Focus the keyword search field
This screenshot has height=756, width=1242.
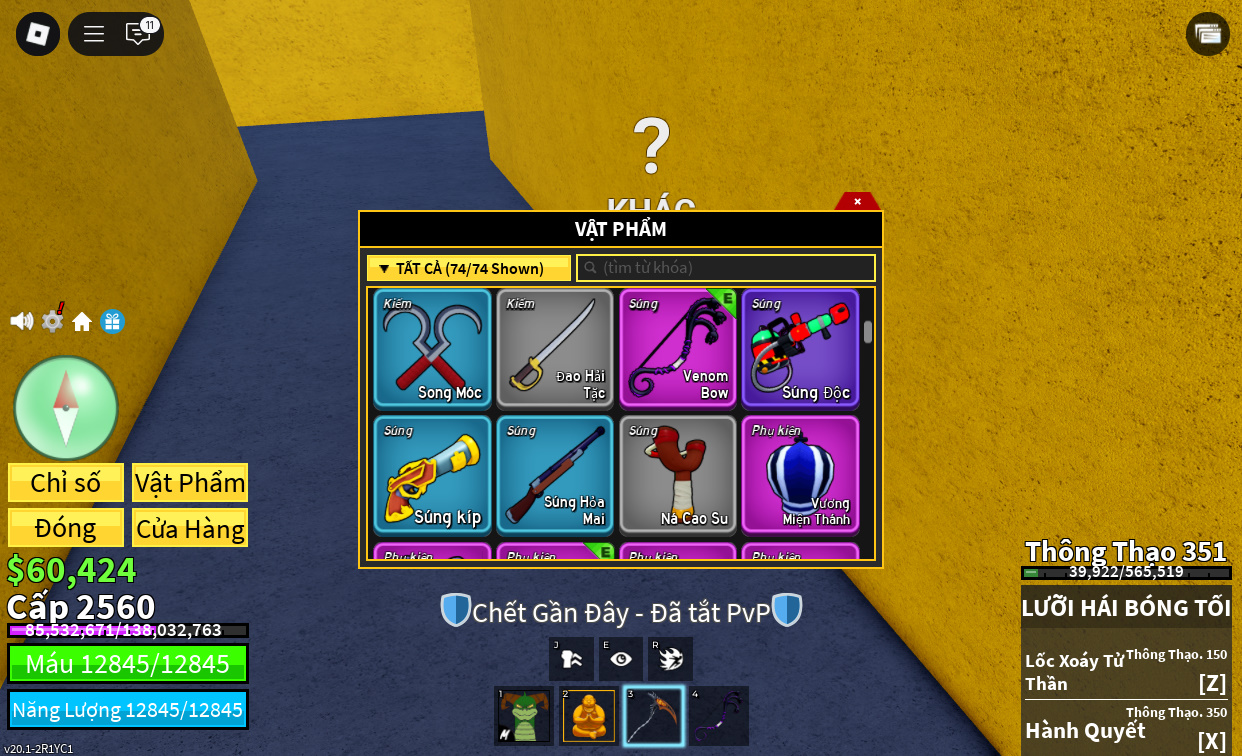point(726,268)
